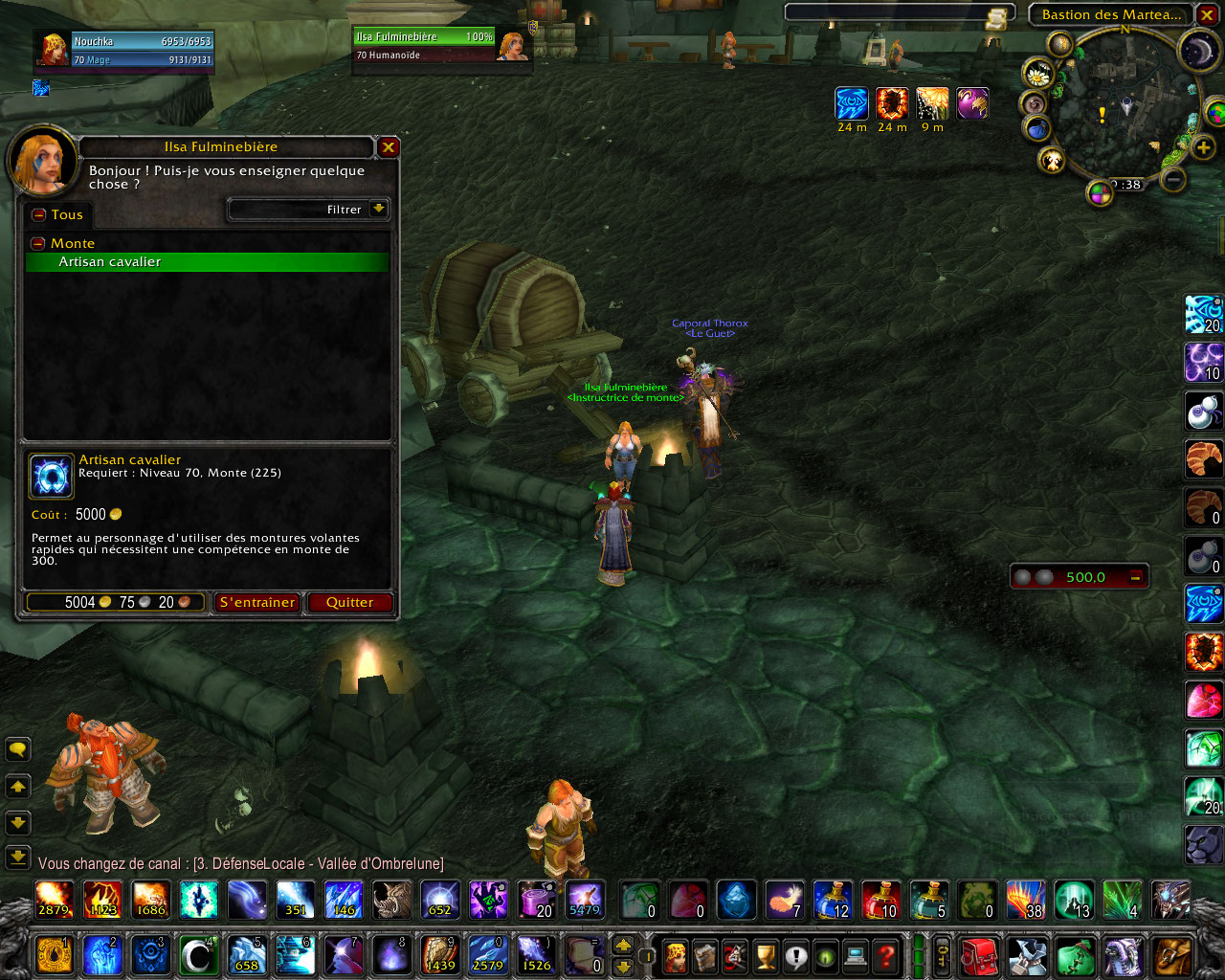Select the Nouchka player portrait
Screen dimensions: 1225x980
coord(53,50)
